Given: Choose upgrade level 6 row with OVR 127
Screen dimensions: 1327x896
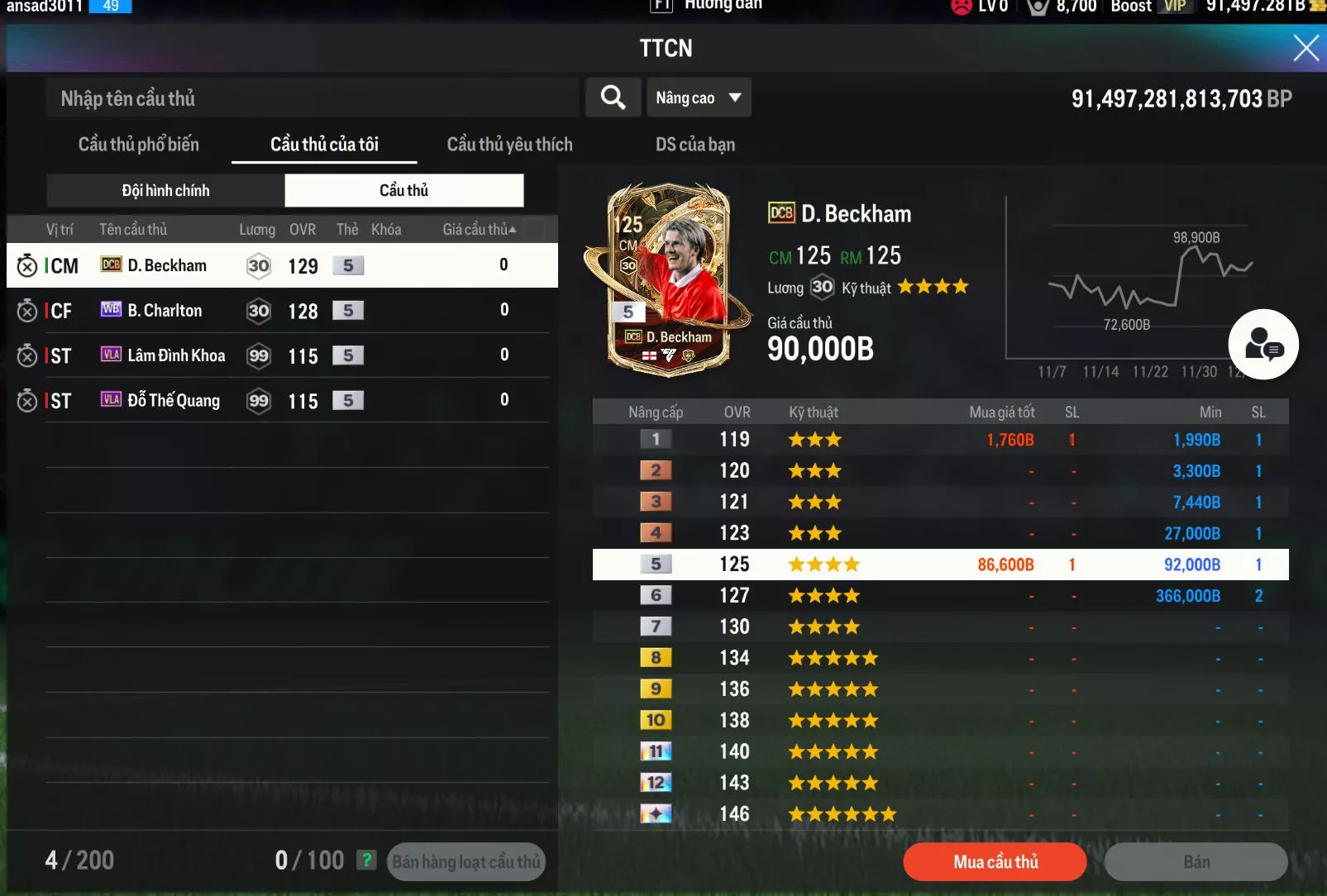Looking at the screenshot, I should pyautogui.click(x=940, y=595).
